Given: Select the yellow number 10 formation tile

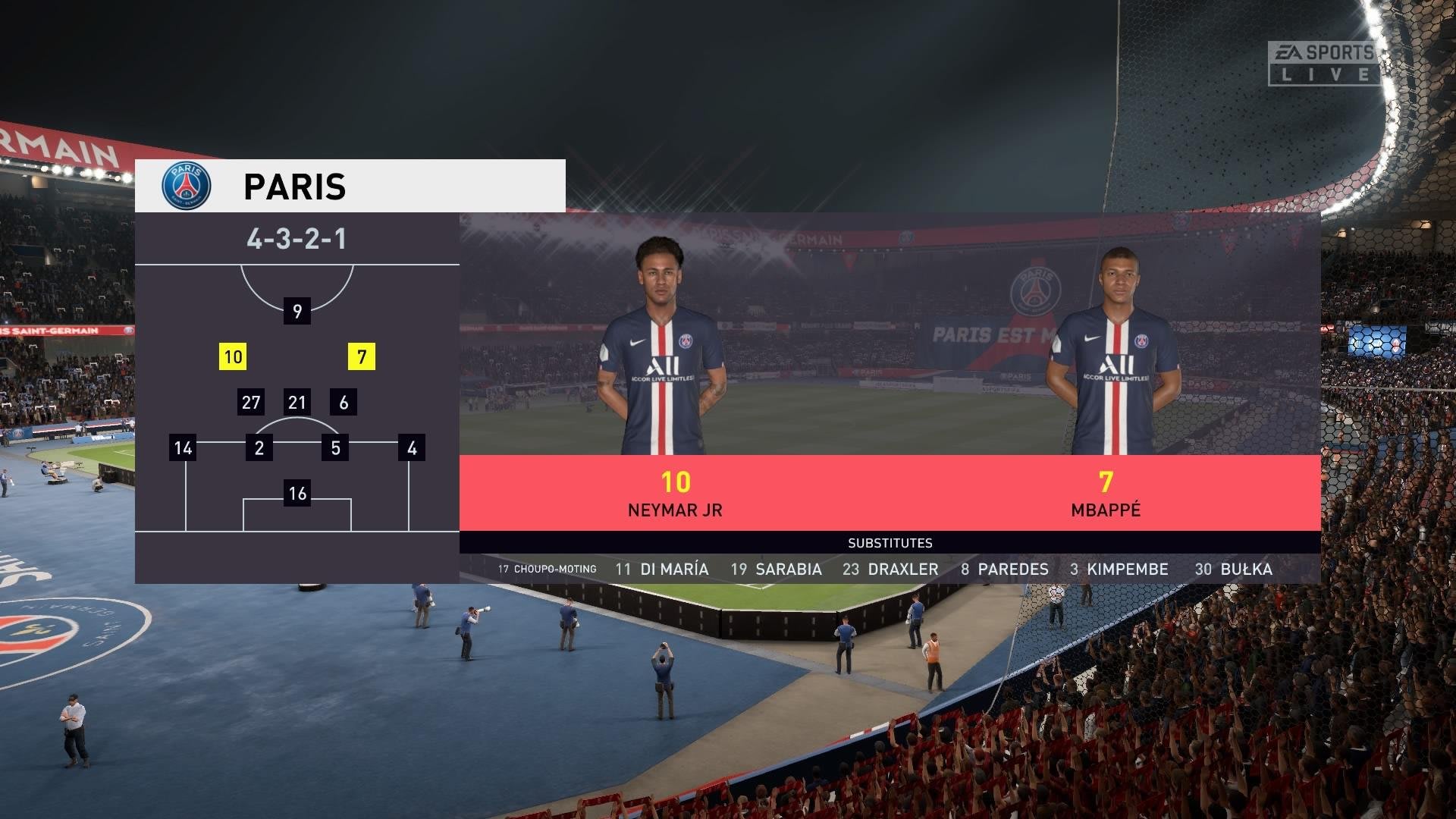Looking at the screenshot, I should click(233, 356).
